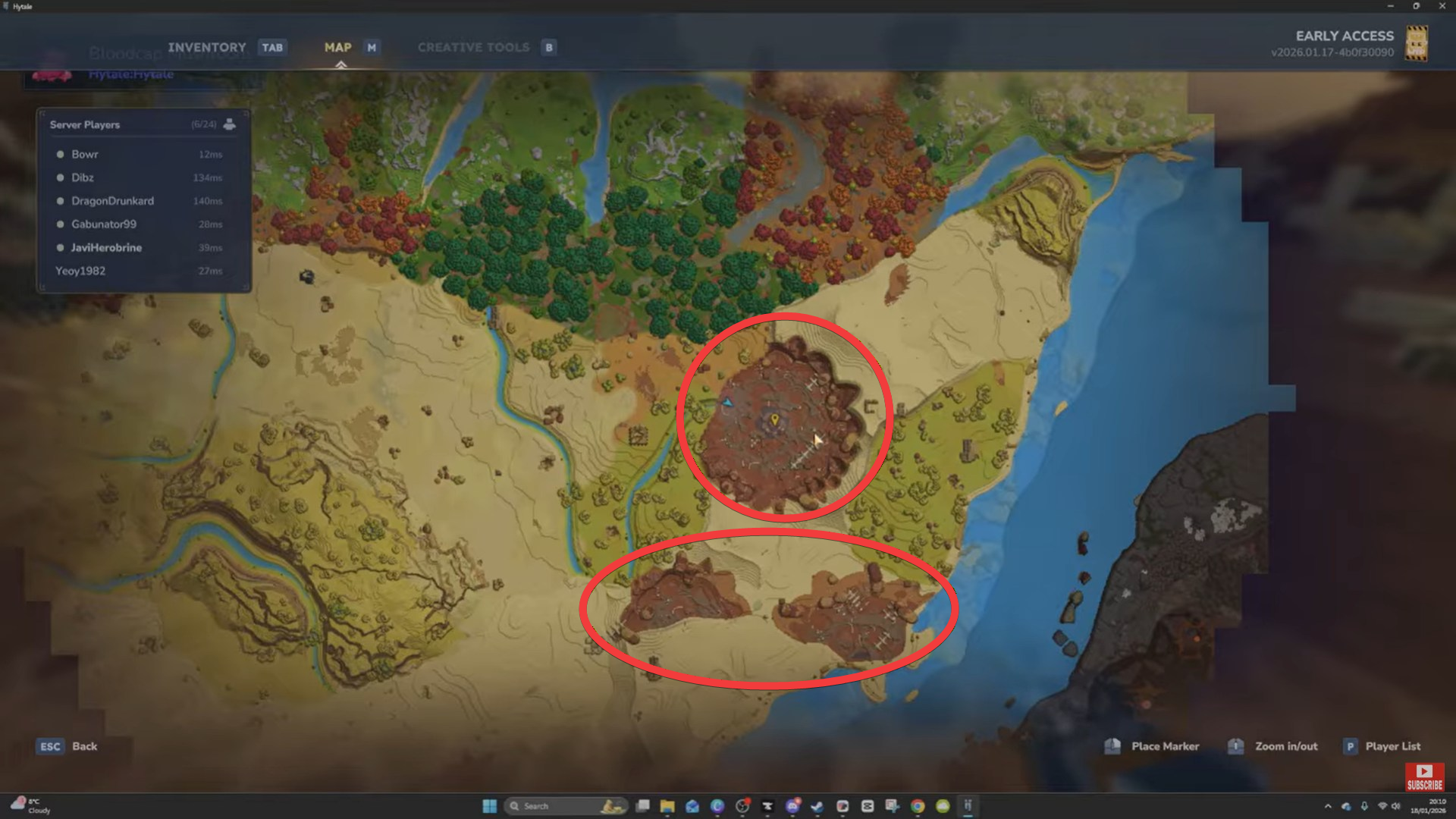Click the player count icon on Server Players panel

click(228, 124)
